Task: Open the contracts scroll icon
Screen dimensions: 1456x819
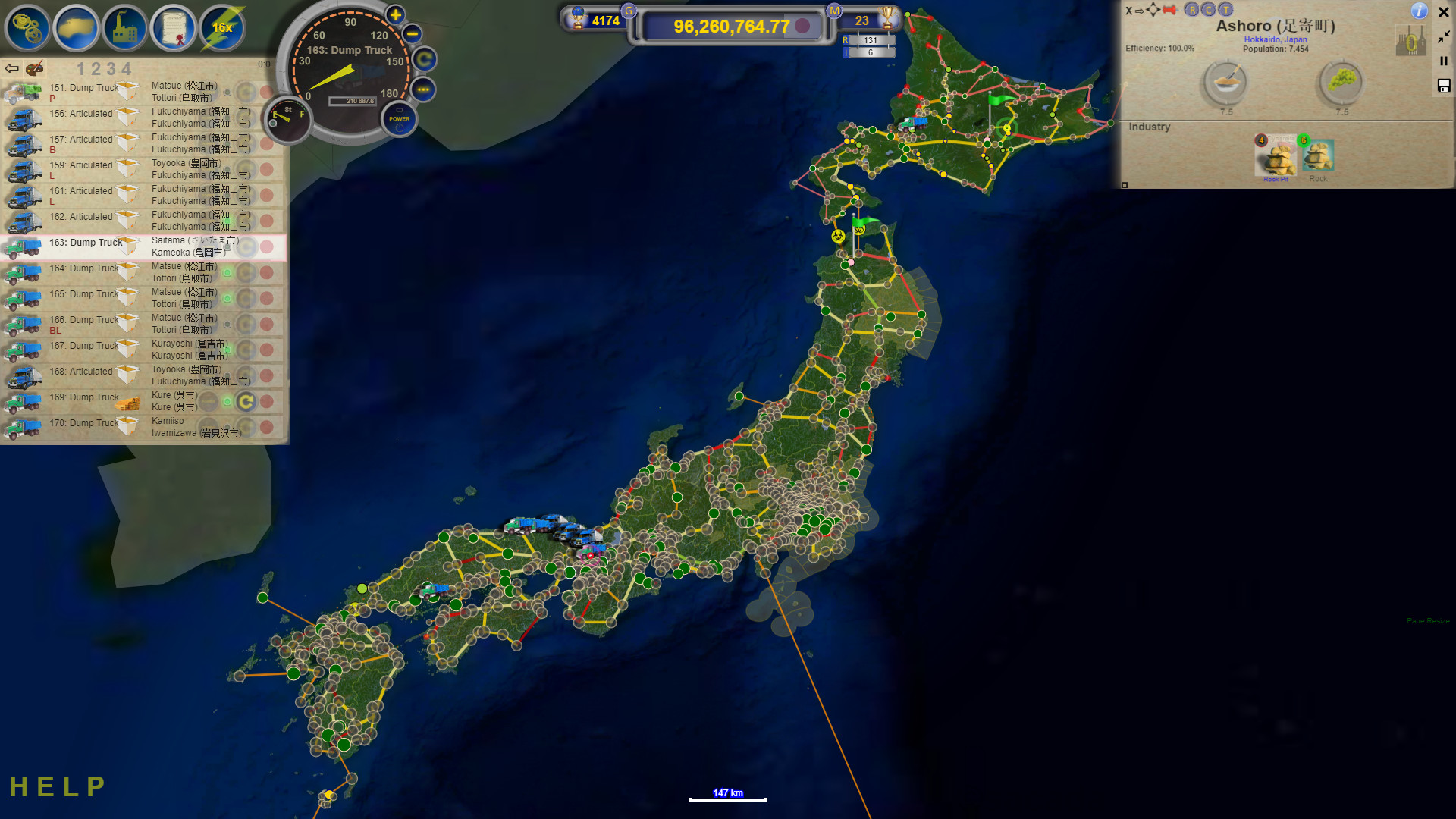Action: pos(173,28)
